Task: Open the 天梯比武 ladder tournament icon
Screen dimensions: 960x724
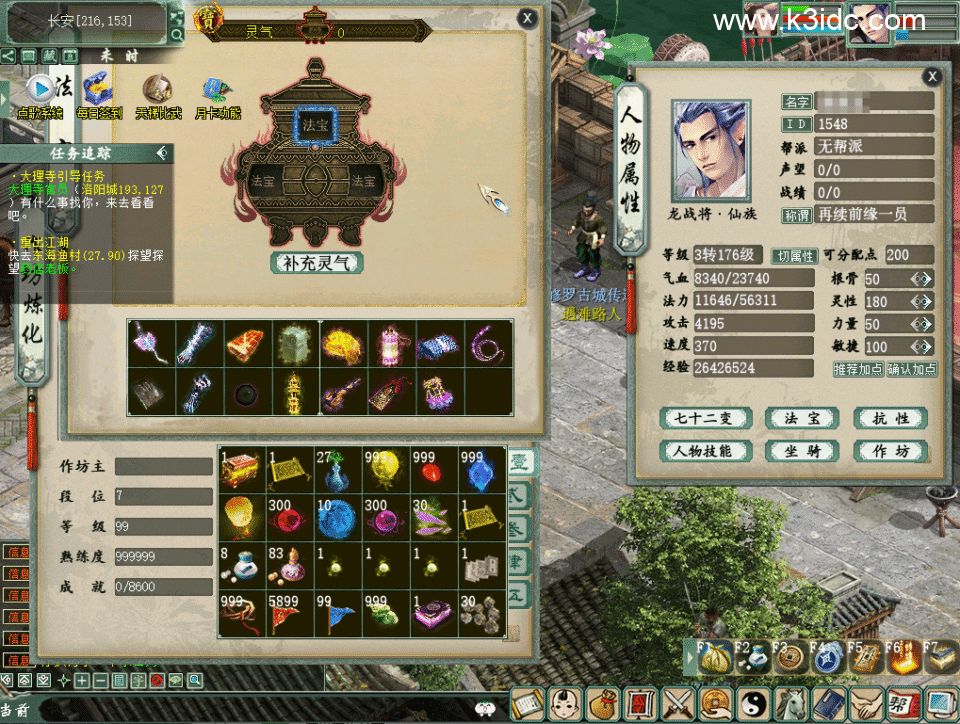Action: [157, 93]
